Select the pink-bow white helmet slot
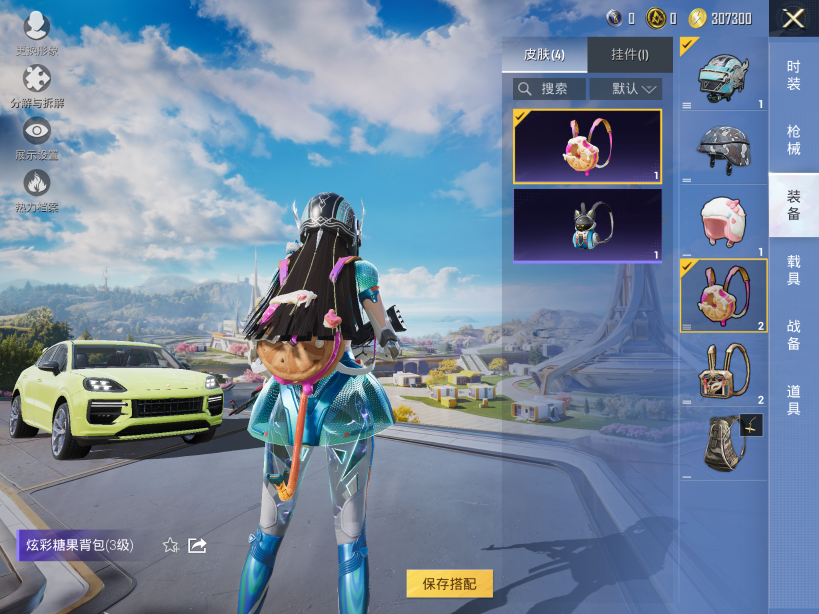 coord(724,221)
